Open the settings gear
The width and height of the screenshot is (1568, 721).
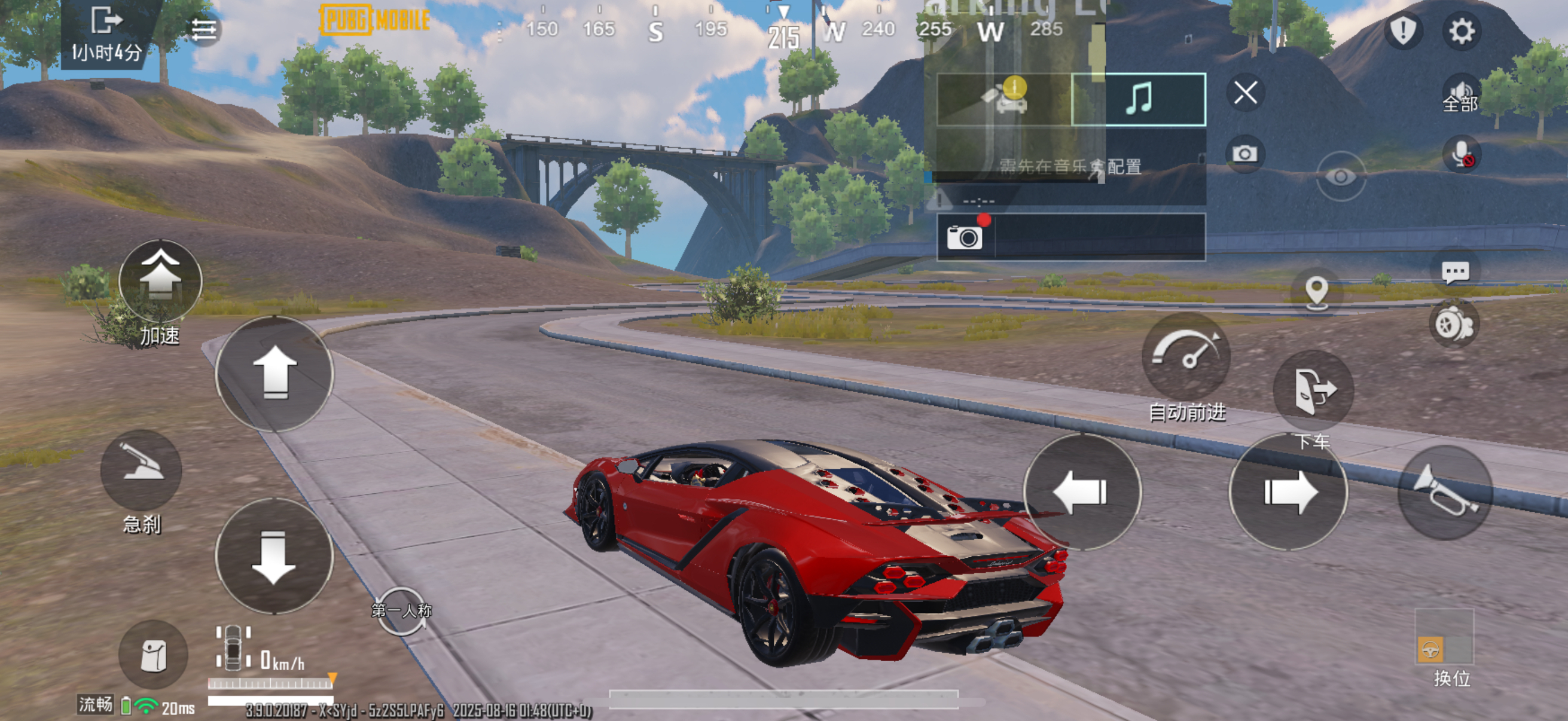pyautogui.click(x=1461, y=30)
